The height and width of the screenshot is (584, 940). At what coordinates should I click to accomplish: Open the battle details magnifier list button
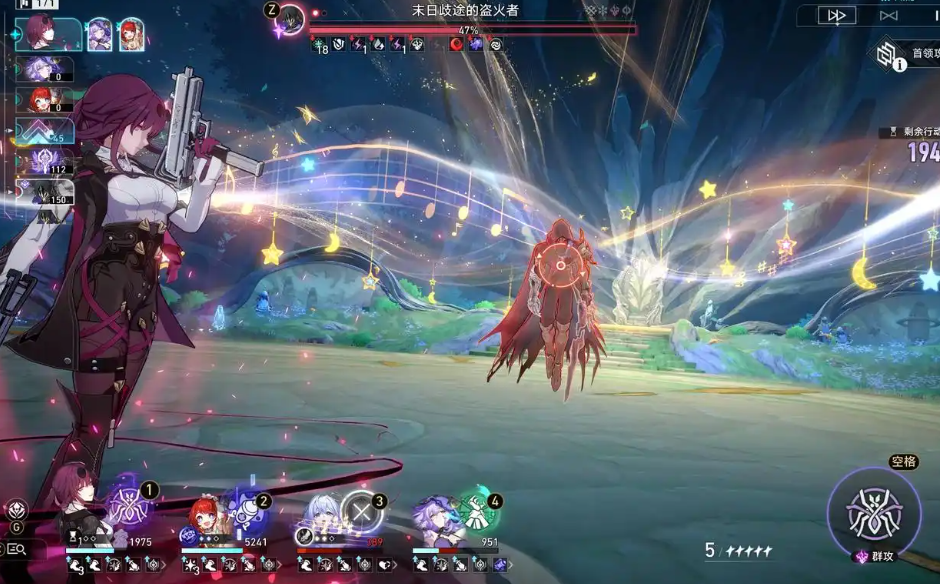pos(16,549)
